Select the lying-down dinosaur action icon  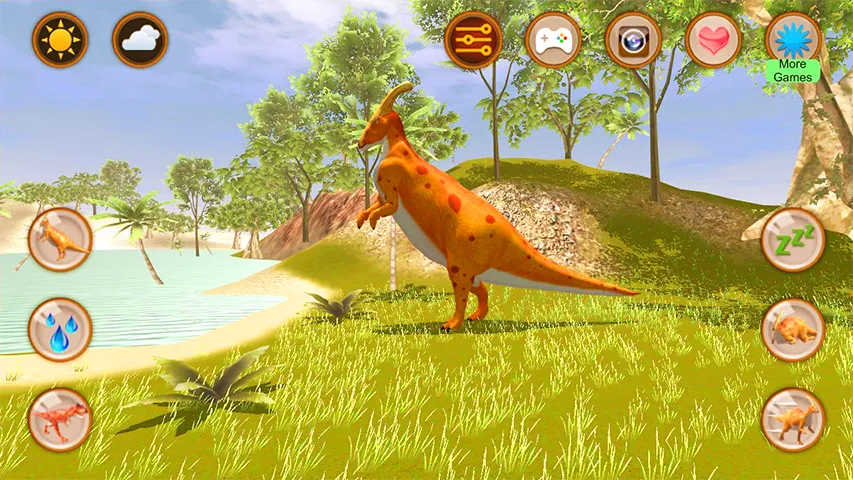pos(793,329)
